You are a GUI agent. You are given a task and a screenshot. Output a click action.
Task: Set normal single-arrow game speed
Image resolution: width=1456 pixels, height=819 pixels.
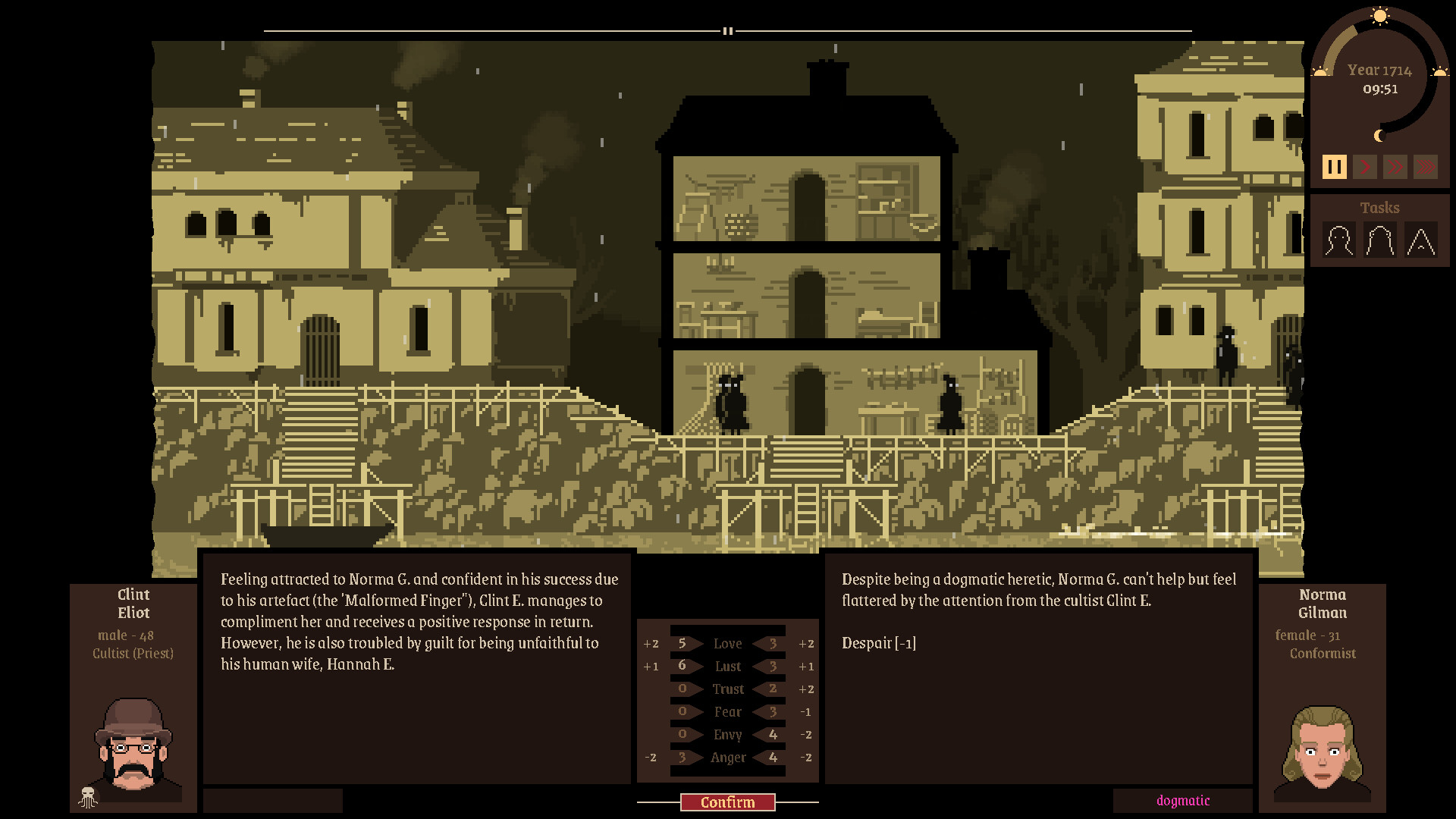[x=1365, y=166]
